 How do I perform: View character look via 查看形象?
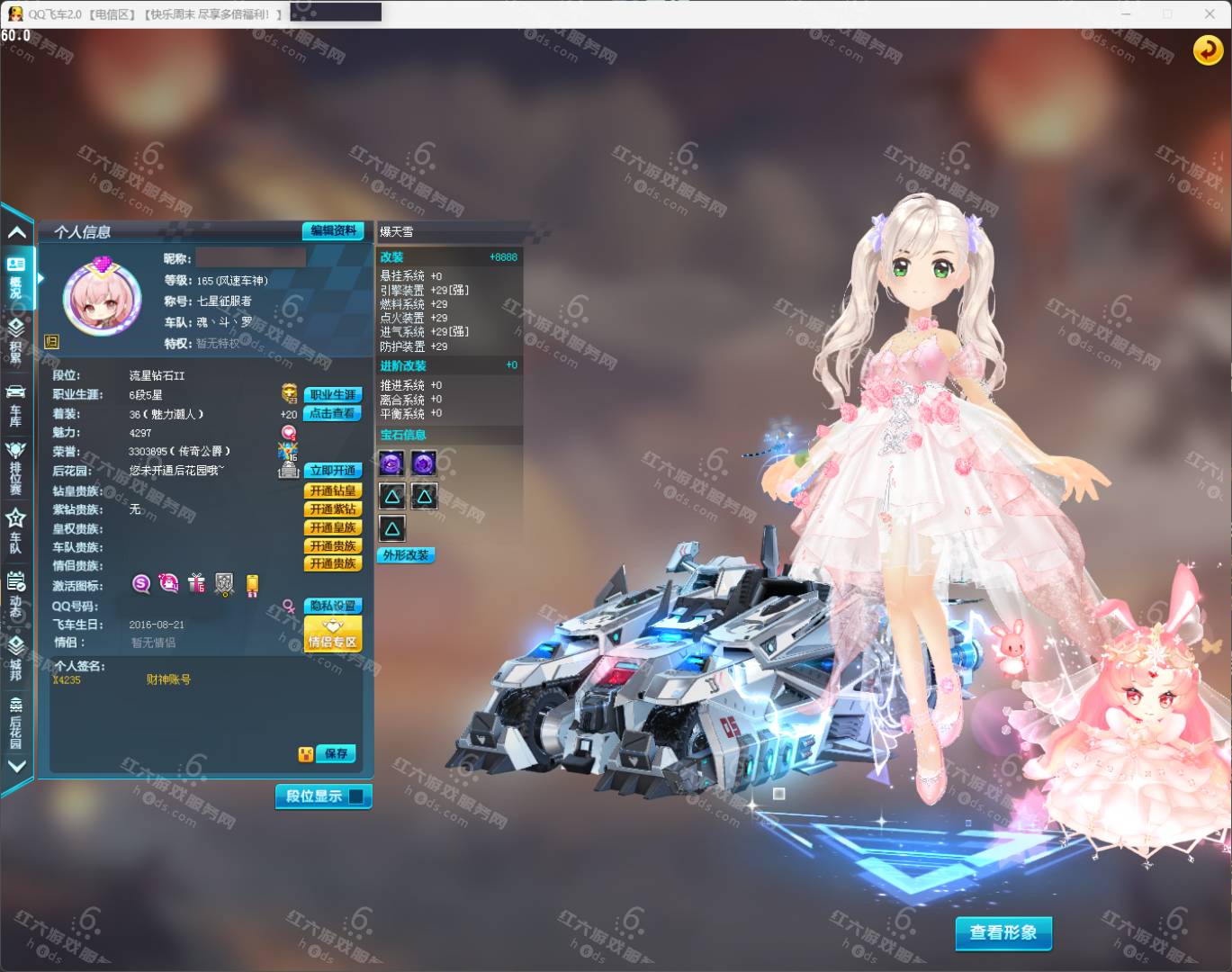click(x=1003, y=932)
